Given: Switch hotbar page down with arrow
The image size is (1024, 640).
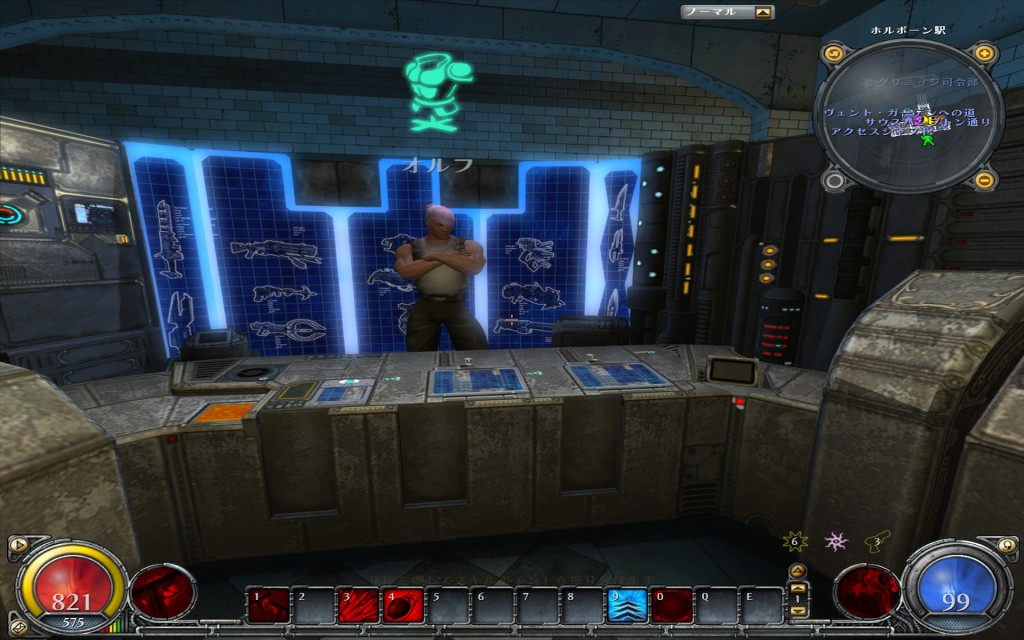Looking at the screenshot, I should [798, 609].
